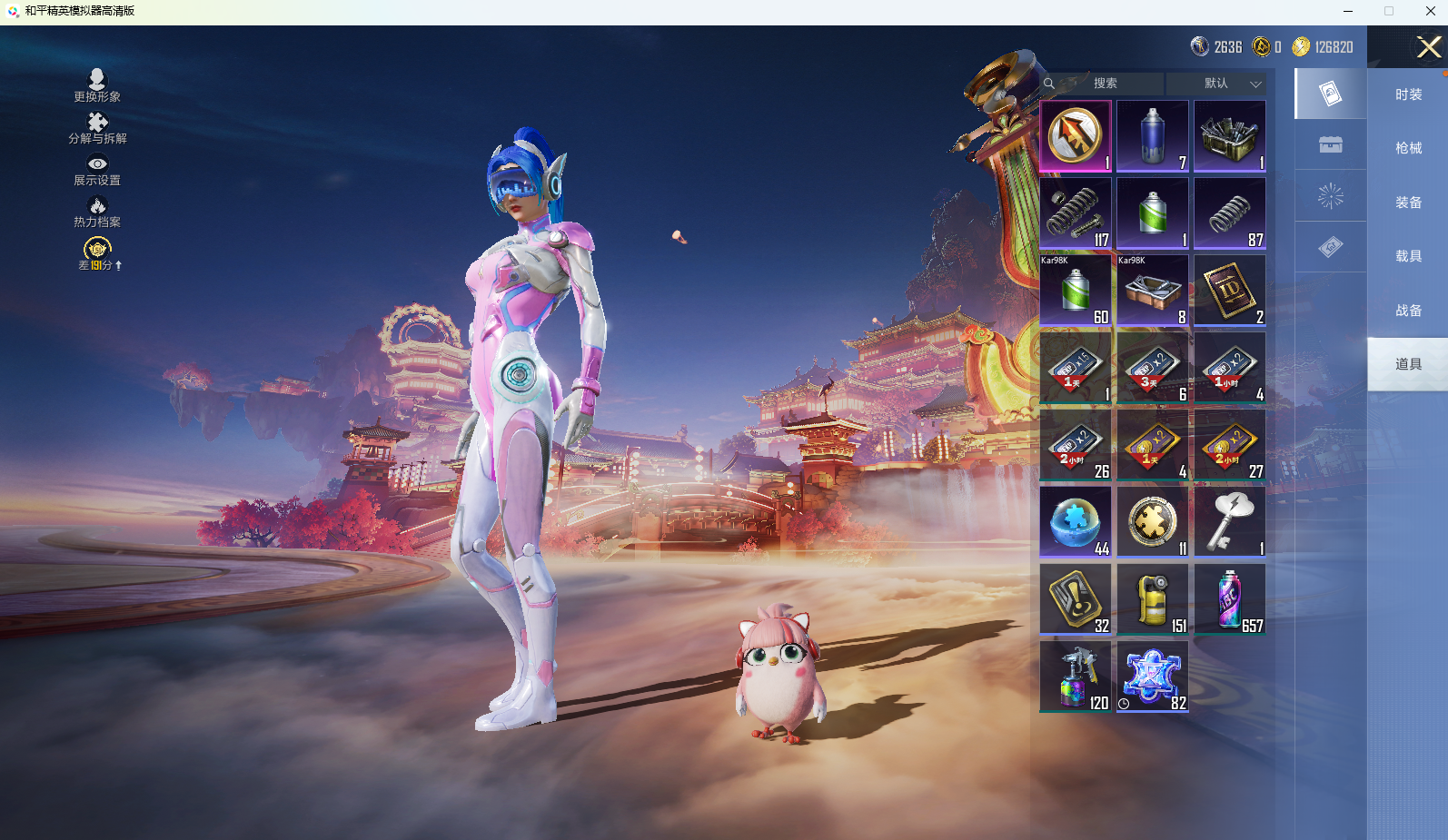The height and width of the screenshot is (840, 1448).
Task: Choose the silver key item
Action: coord(1230,522)
